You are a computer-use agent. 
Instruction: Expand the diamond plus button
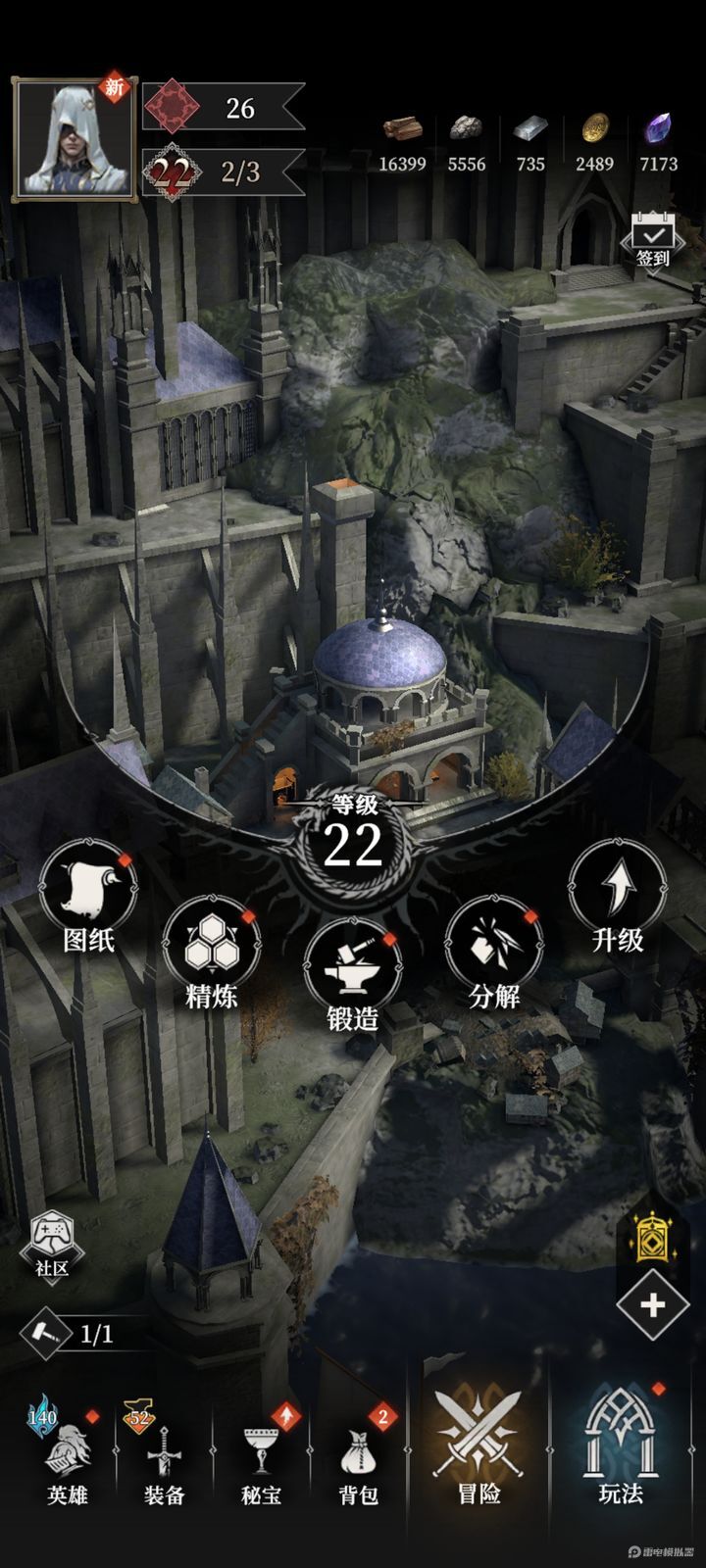point(653,1305)
